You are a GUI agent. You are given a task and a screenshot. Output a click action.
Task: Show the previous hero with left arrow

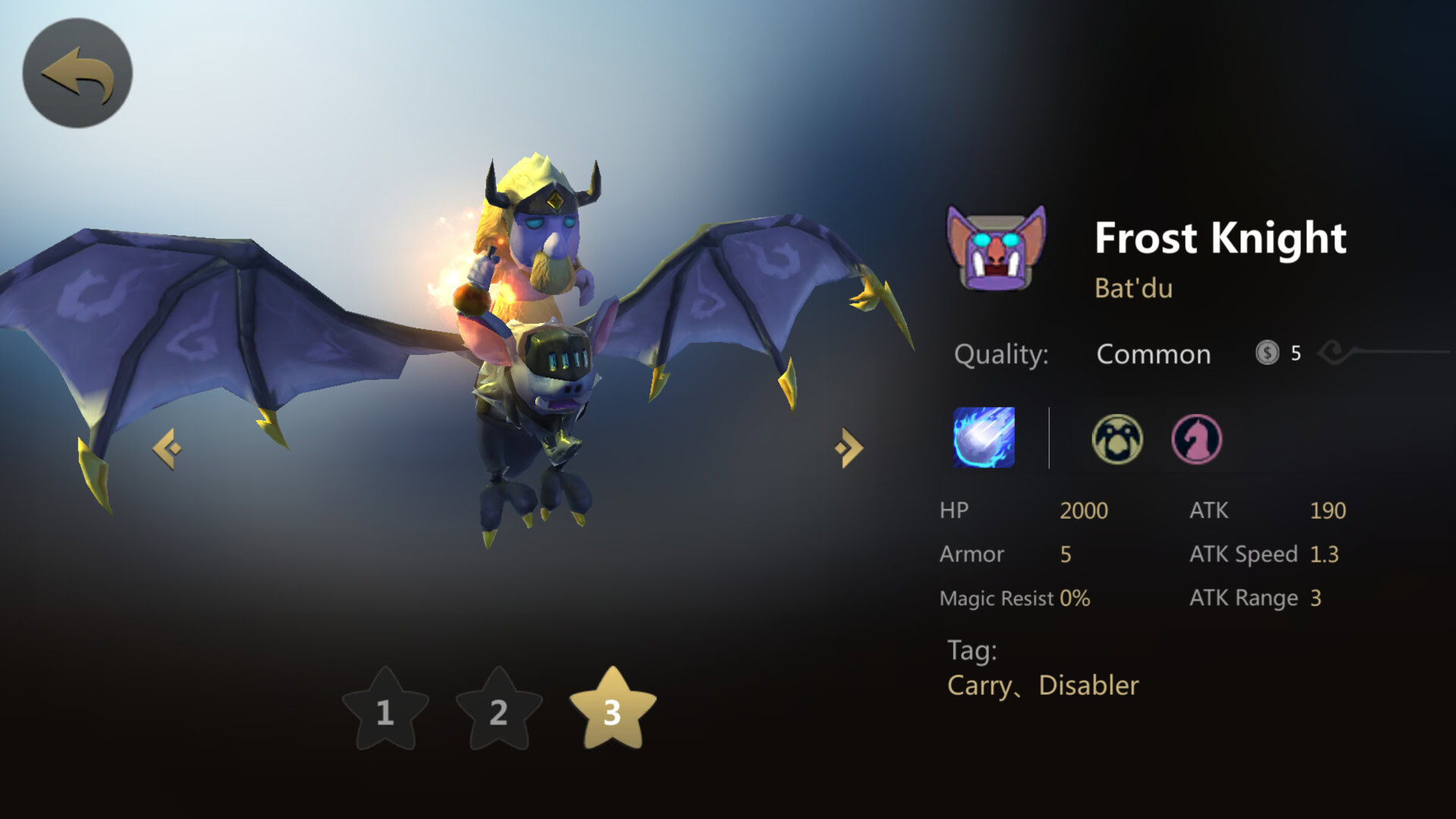pyautogui.click(x=167, y=449)
